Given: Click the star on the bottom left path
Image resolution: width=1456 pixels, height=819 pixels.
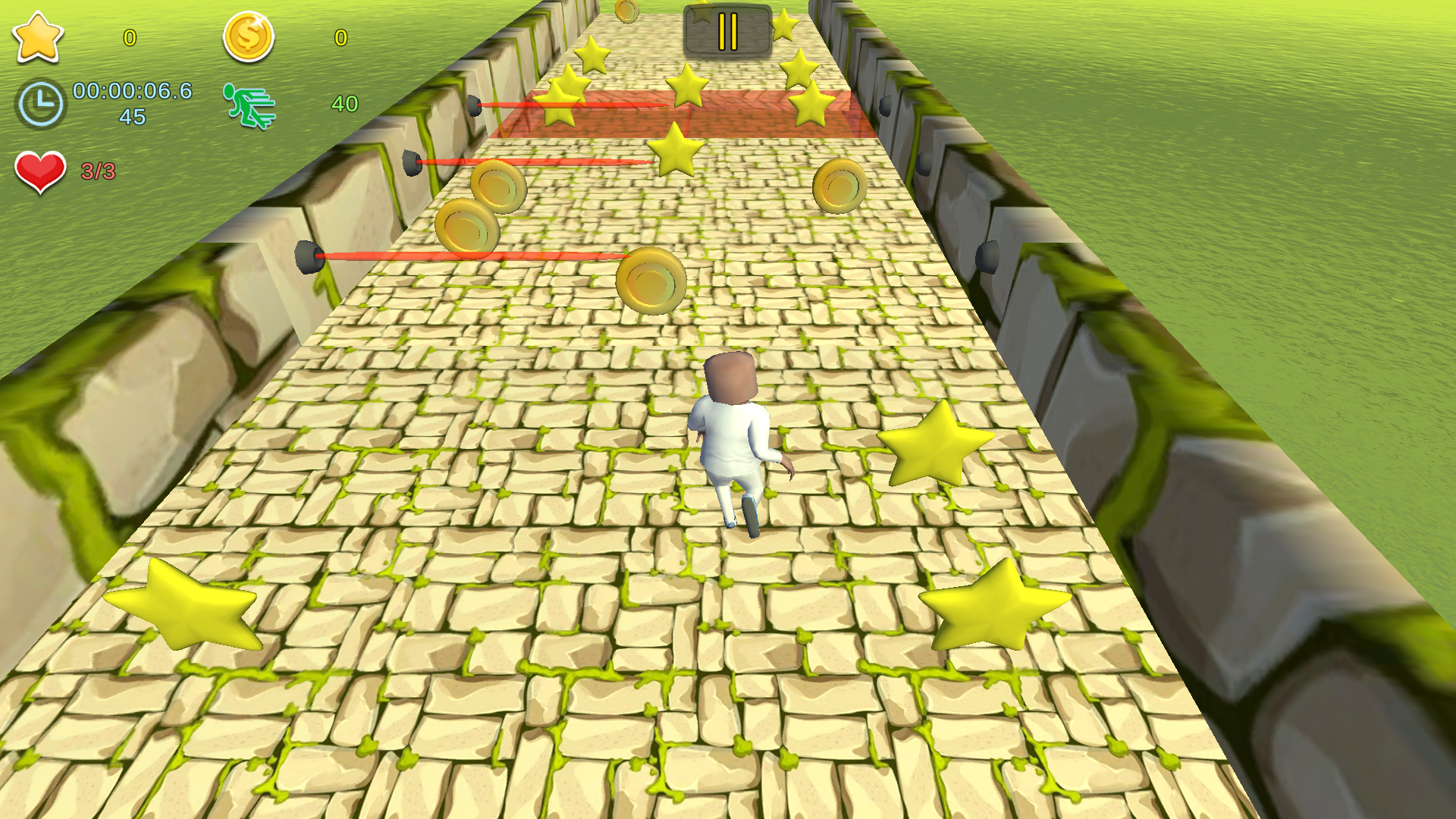Looking at the screenshot, I should [182, 607].
